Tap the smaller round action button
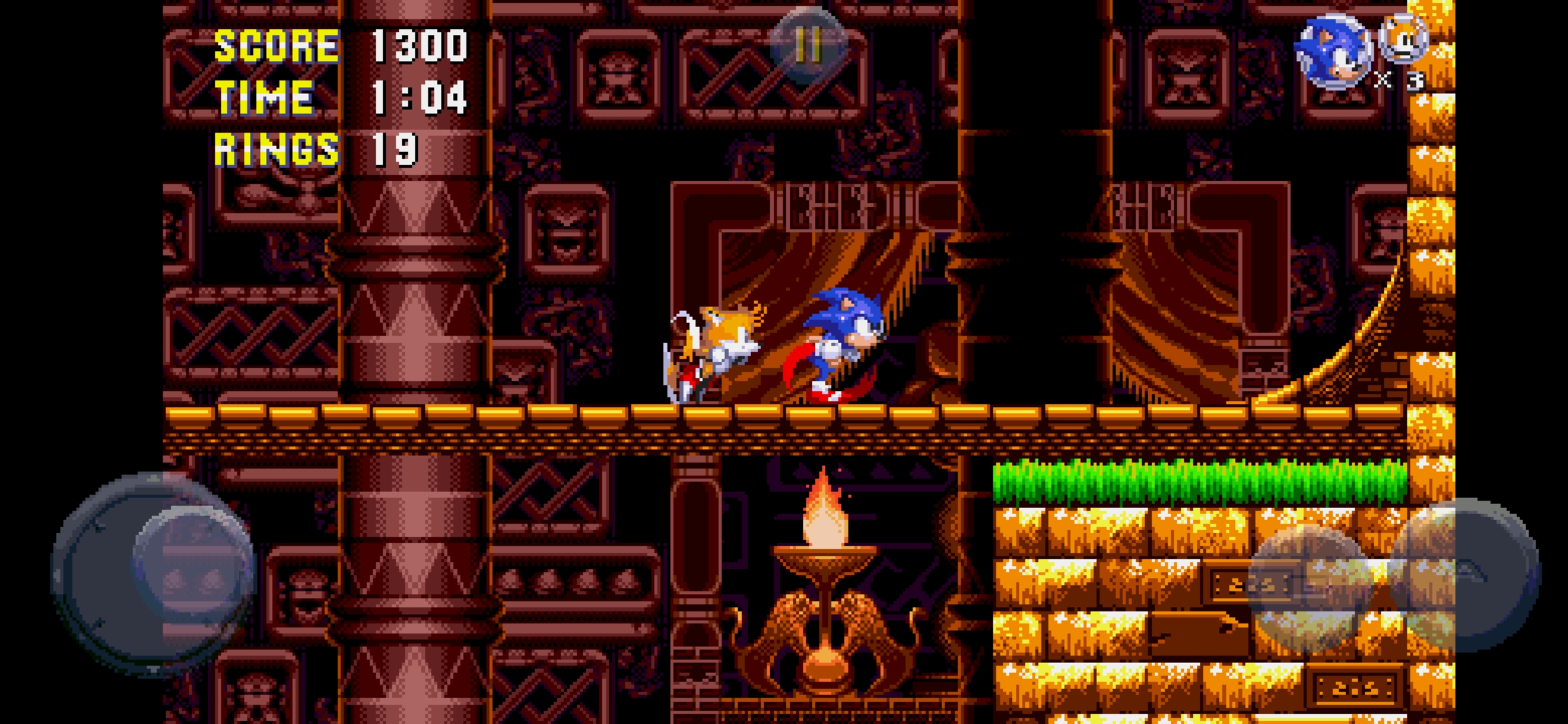 [x=1310, y=588]
